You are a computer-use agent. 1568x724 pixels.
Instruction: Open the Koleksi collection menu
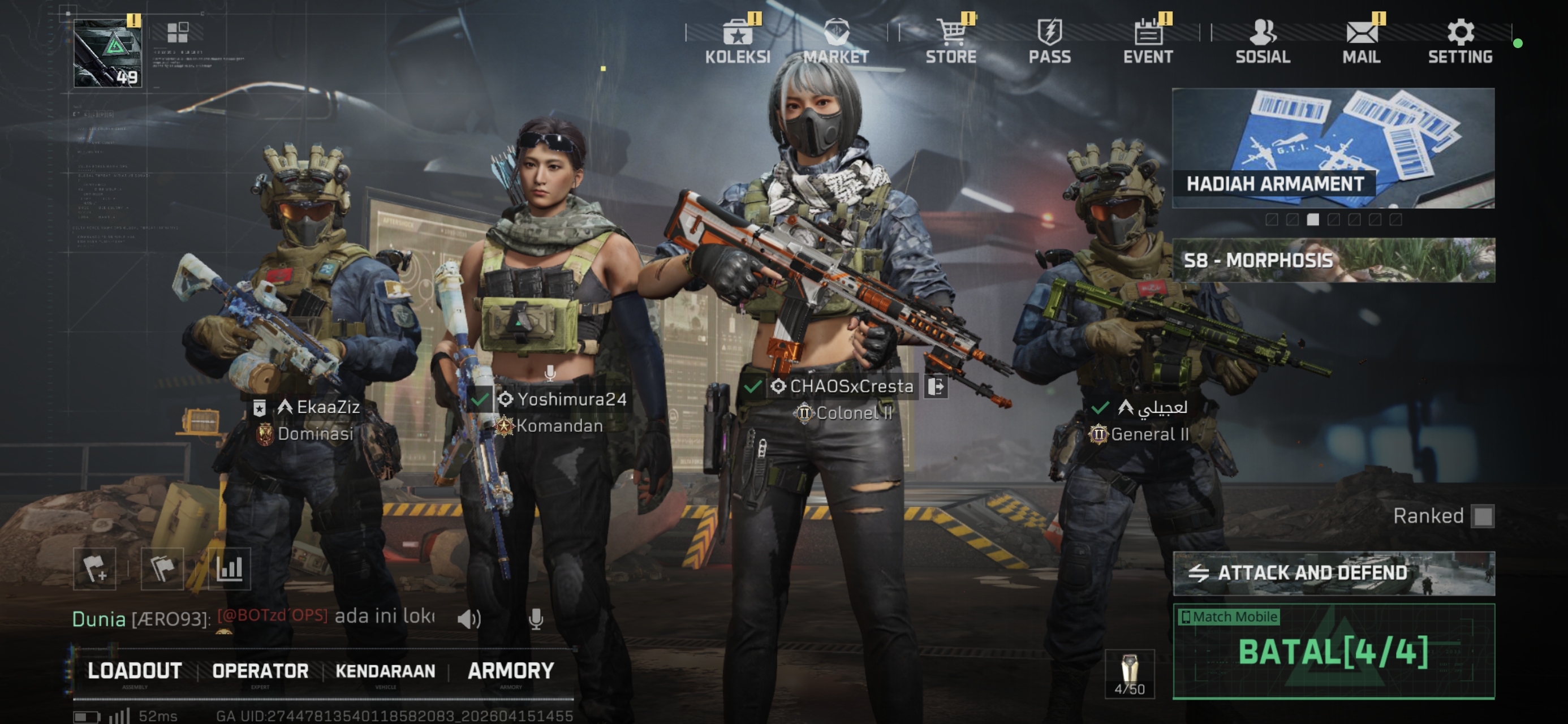tap(737, 40)
